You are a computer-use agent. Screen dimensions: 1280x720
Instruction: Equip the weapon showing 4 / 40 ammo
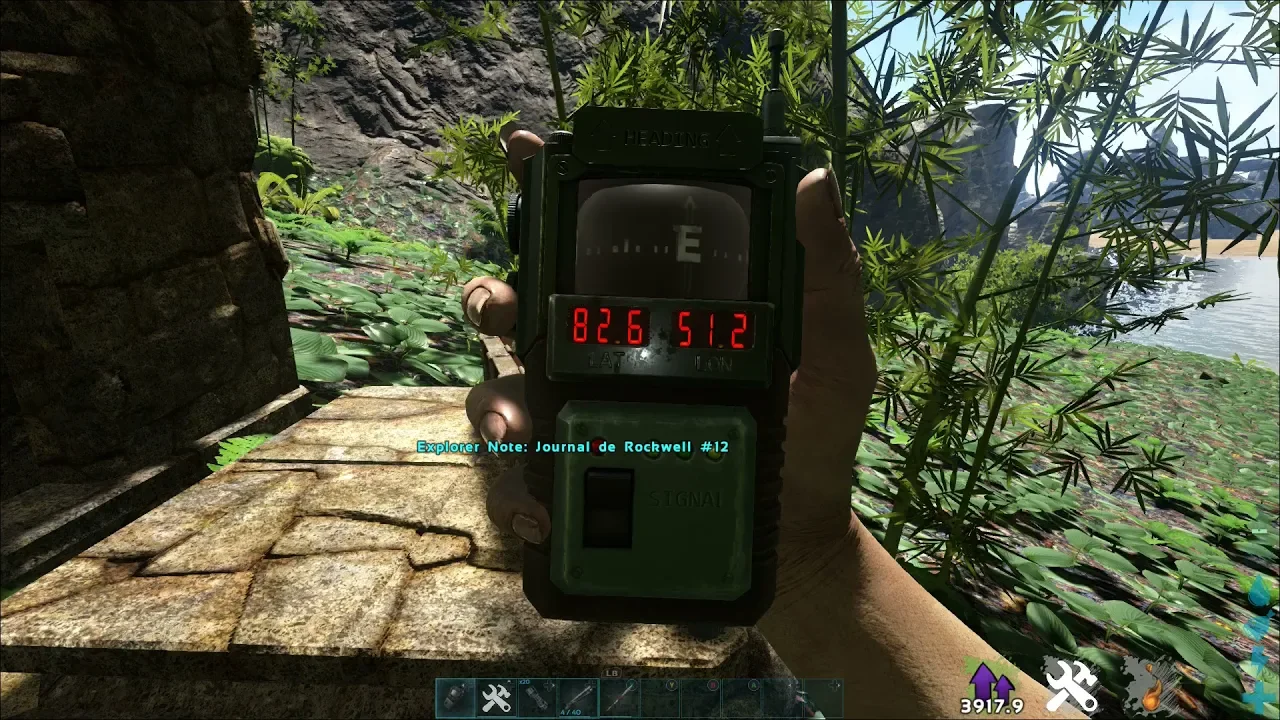(578, 697)
